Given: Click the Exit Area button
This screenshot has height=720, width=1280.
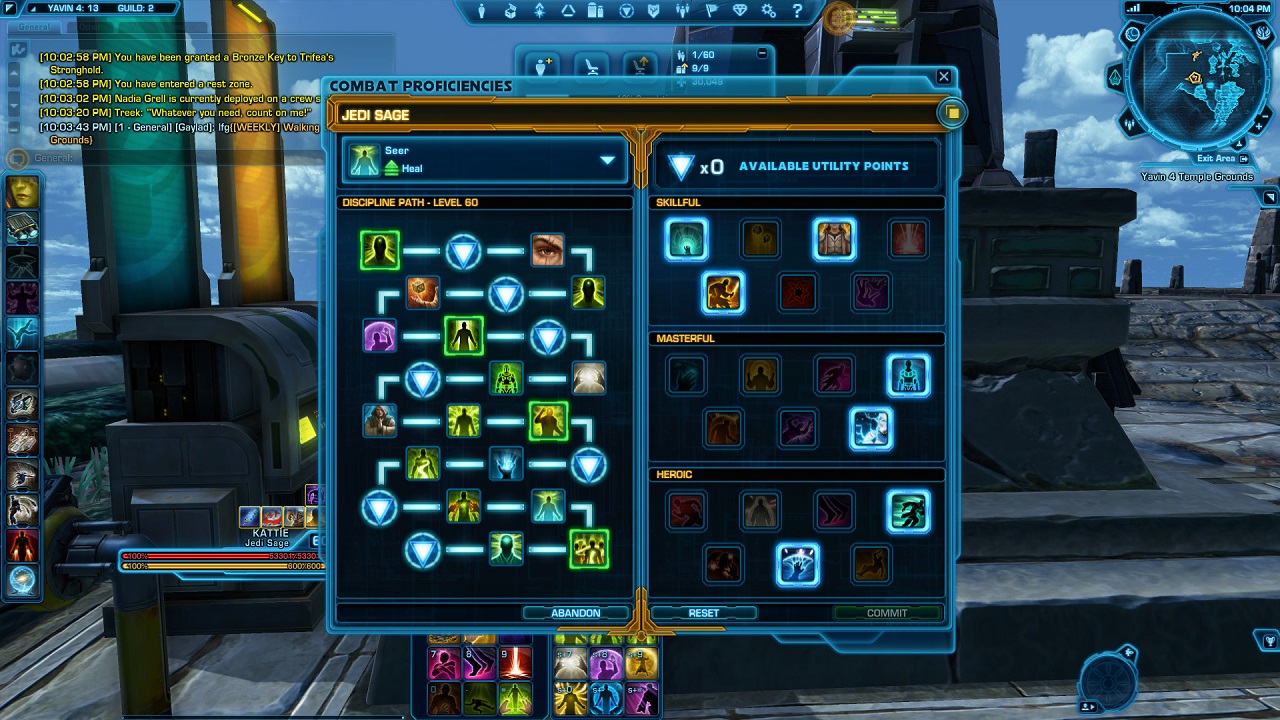Looking at the screenshot, I should [1222, 159].
